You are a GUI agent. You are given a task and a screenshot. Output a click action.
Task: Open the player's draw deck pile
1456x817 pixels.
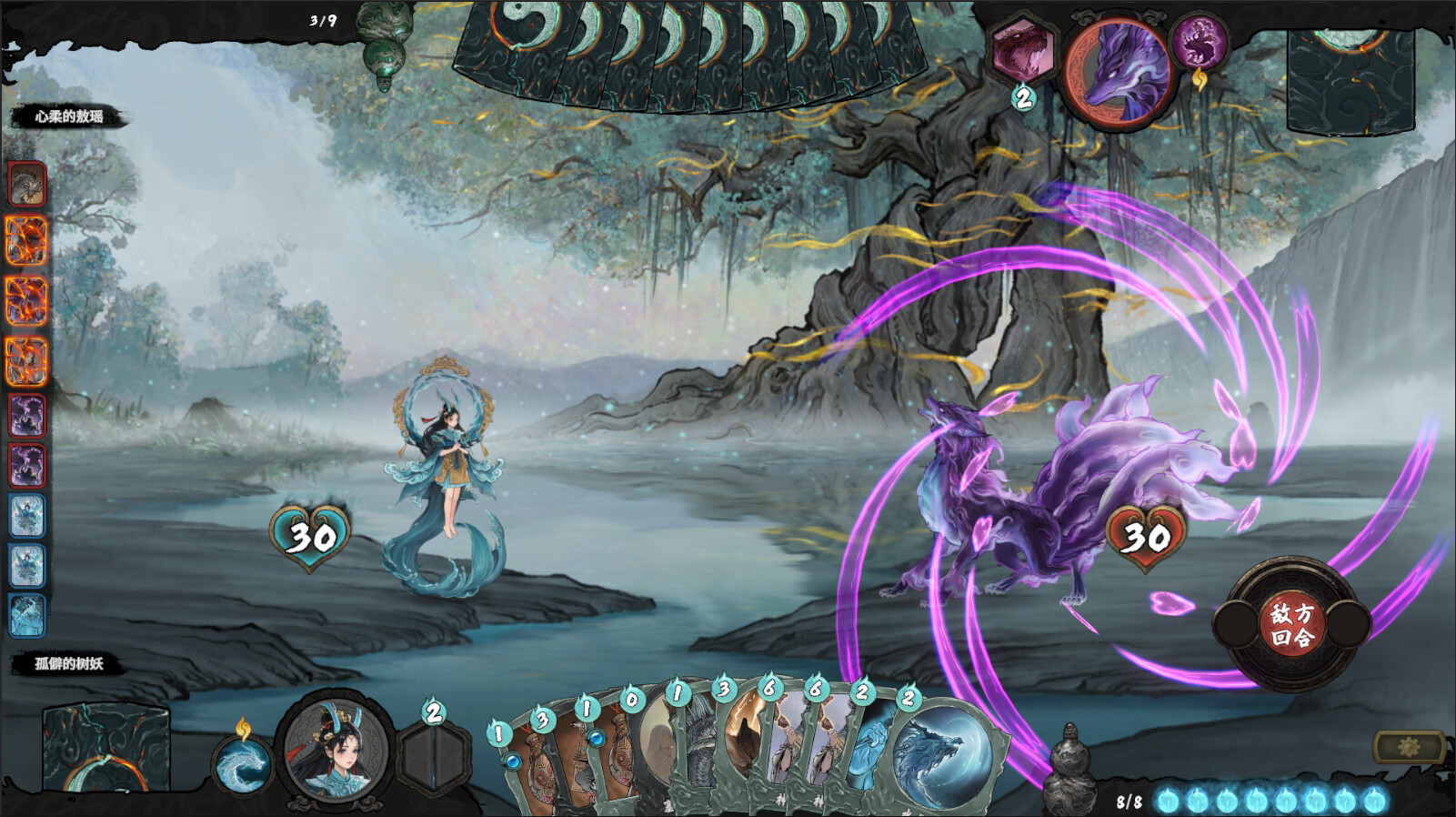[106, 748]
